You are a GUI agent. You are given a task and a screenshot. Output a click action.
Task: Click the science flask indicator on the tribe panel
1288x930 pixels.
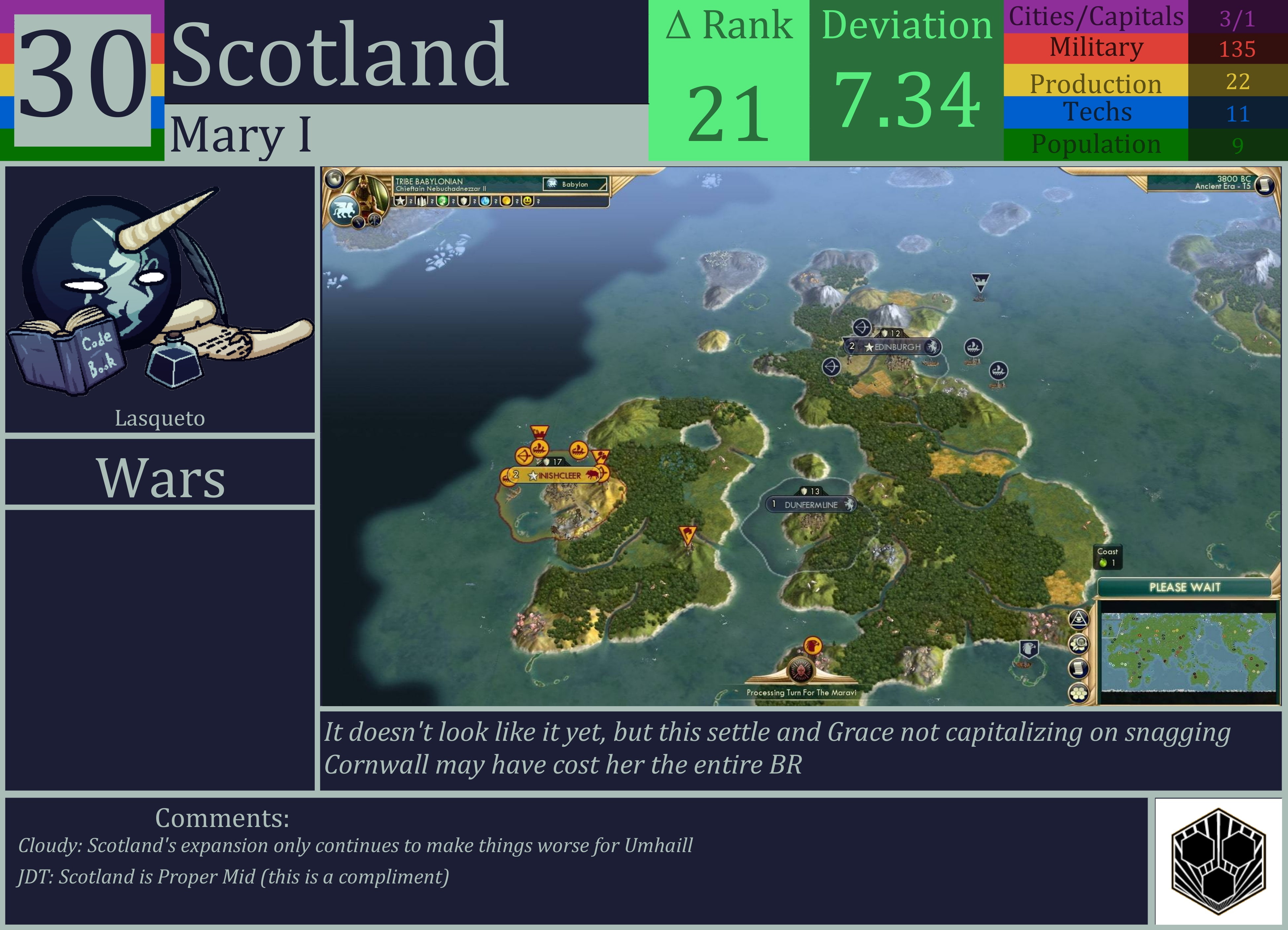coord(485,202)
